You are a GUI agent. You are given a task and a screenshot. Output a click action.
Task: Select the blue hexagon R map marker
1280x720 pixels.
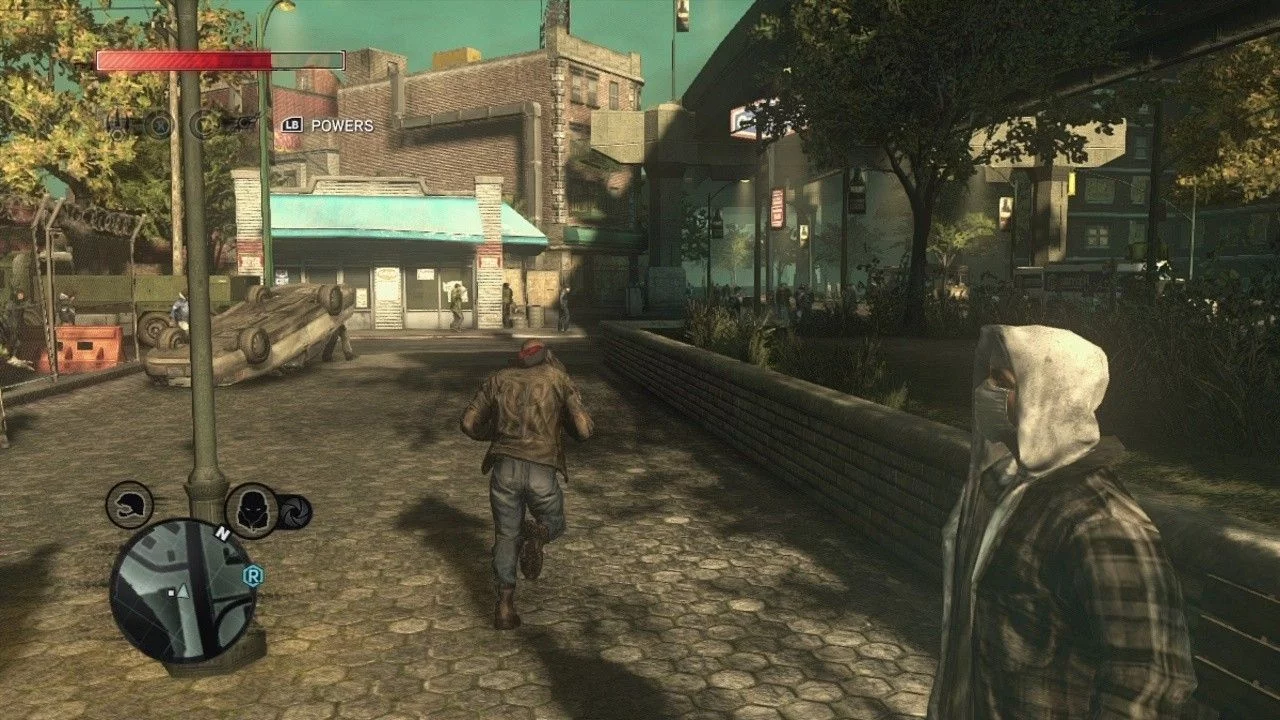click(x=253, y=576)
